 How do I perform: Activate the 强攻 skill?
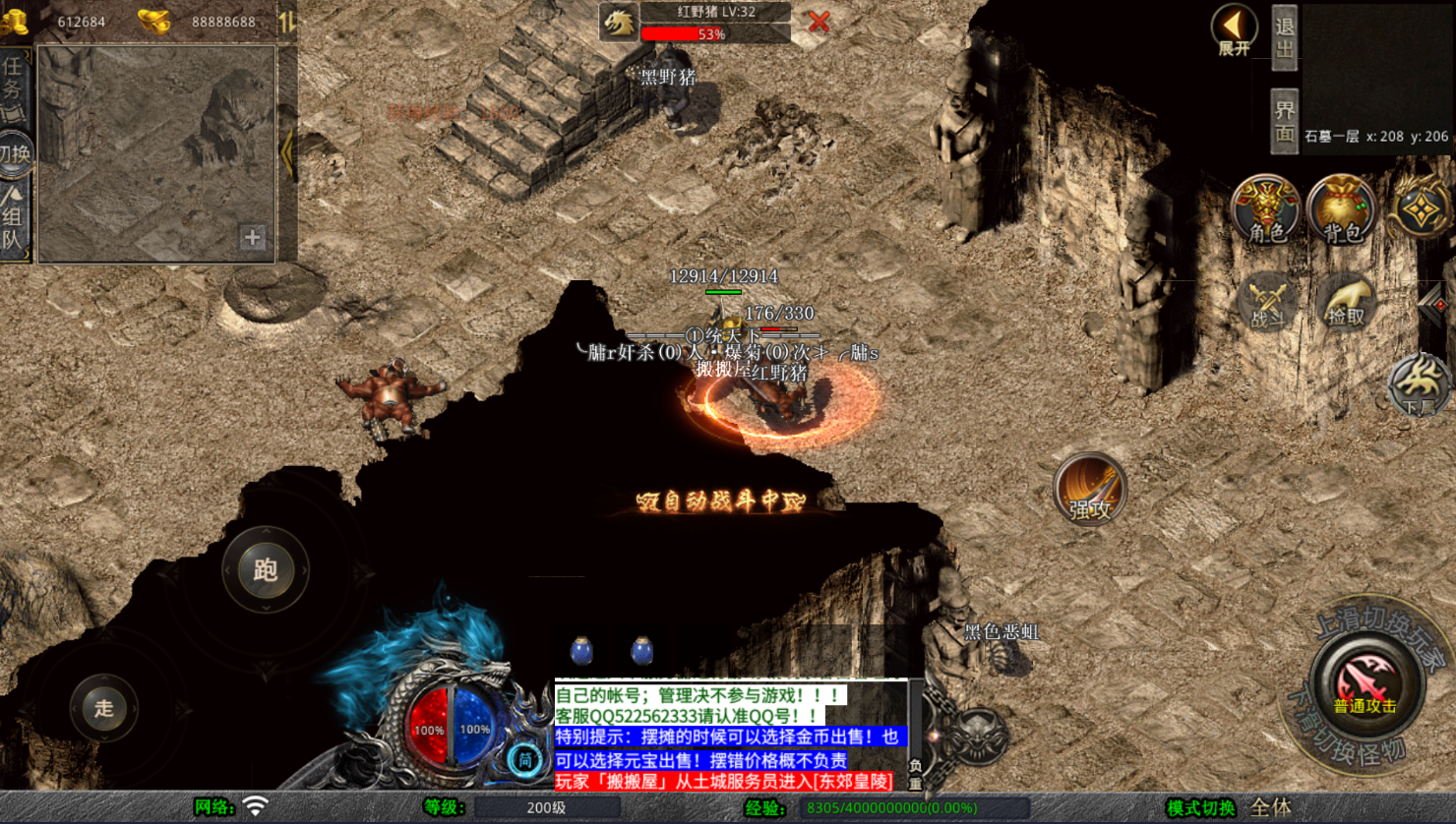point(1090,489)
